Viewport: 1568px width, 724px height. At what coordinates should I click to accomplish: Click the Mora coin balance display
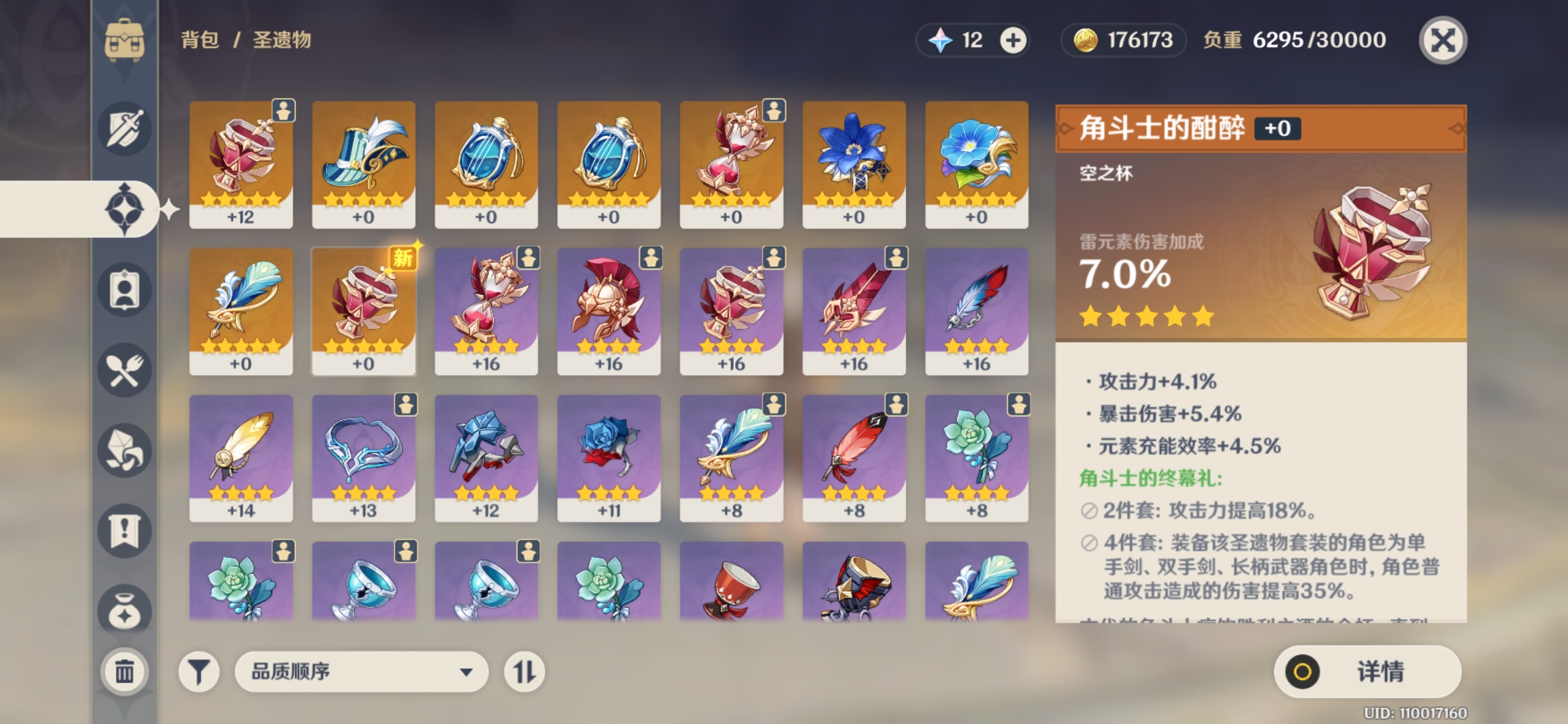[1122, 40]
